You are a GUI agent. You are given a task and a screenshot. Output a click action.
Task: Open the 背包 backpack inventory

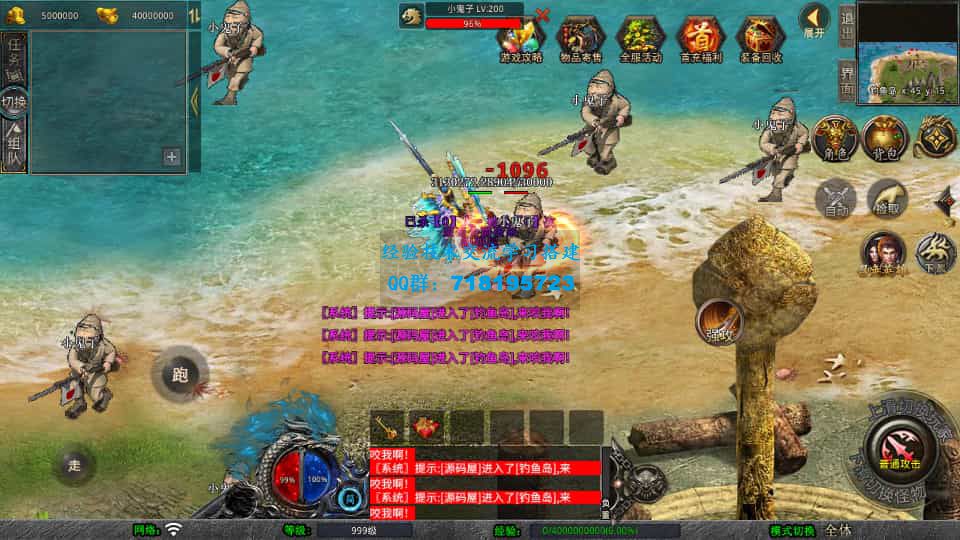pos(884,138)
